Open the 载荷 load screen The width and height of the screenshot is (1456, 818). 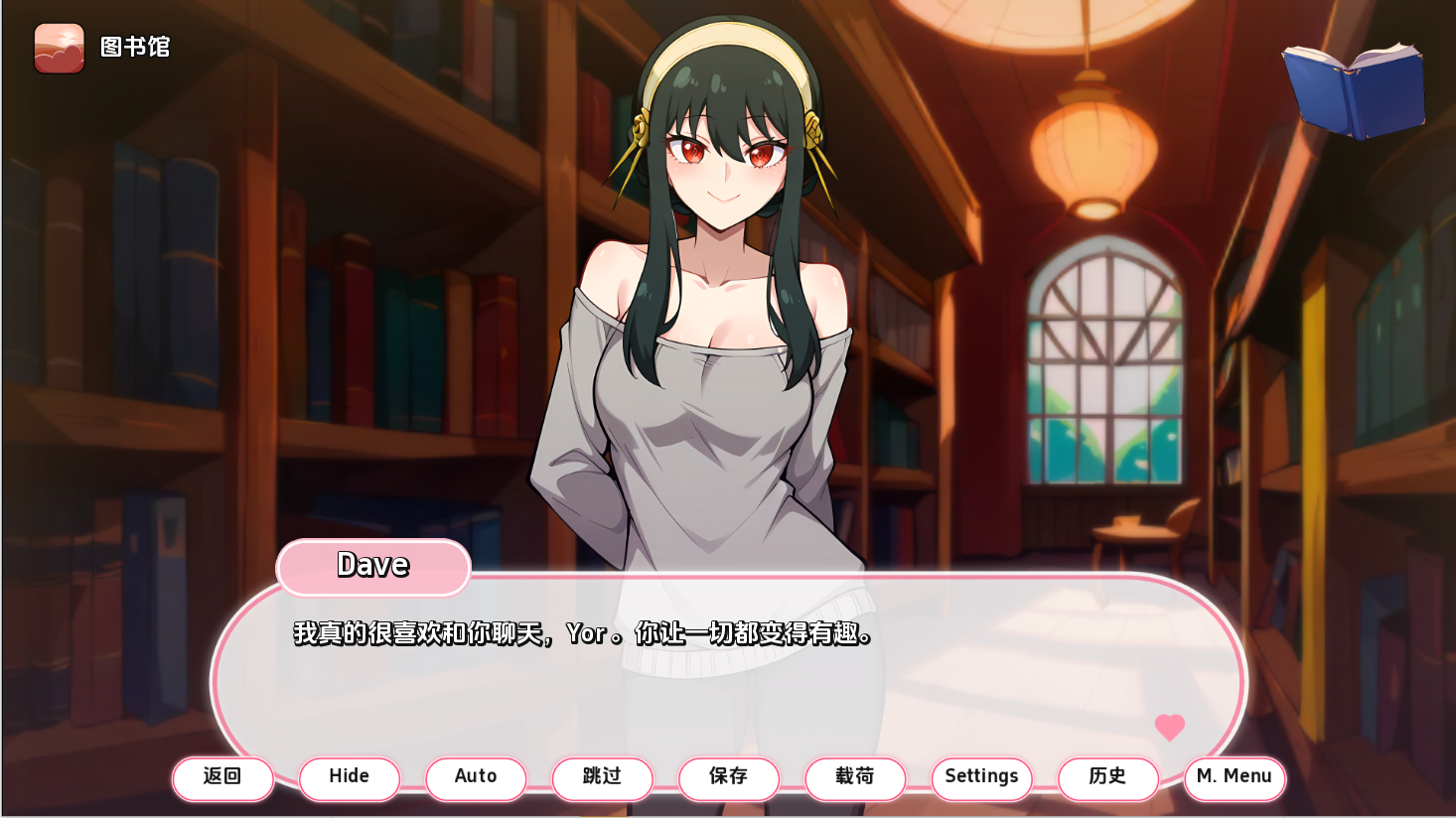pyautogui.click(x=855, y=778)
